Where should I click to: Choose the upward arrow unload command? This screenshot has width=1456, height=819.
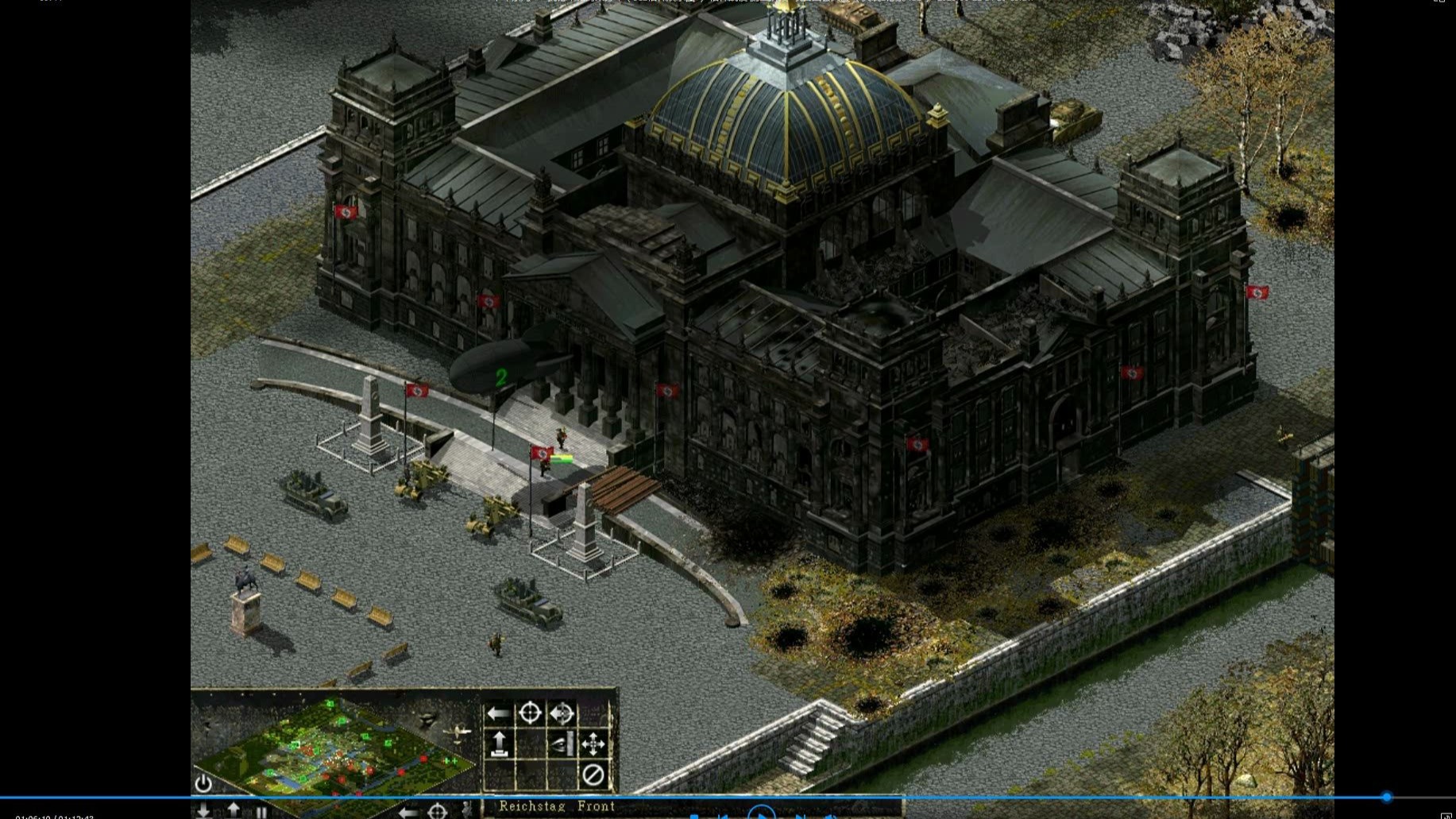click(499, 744)
